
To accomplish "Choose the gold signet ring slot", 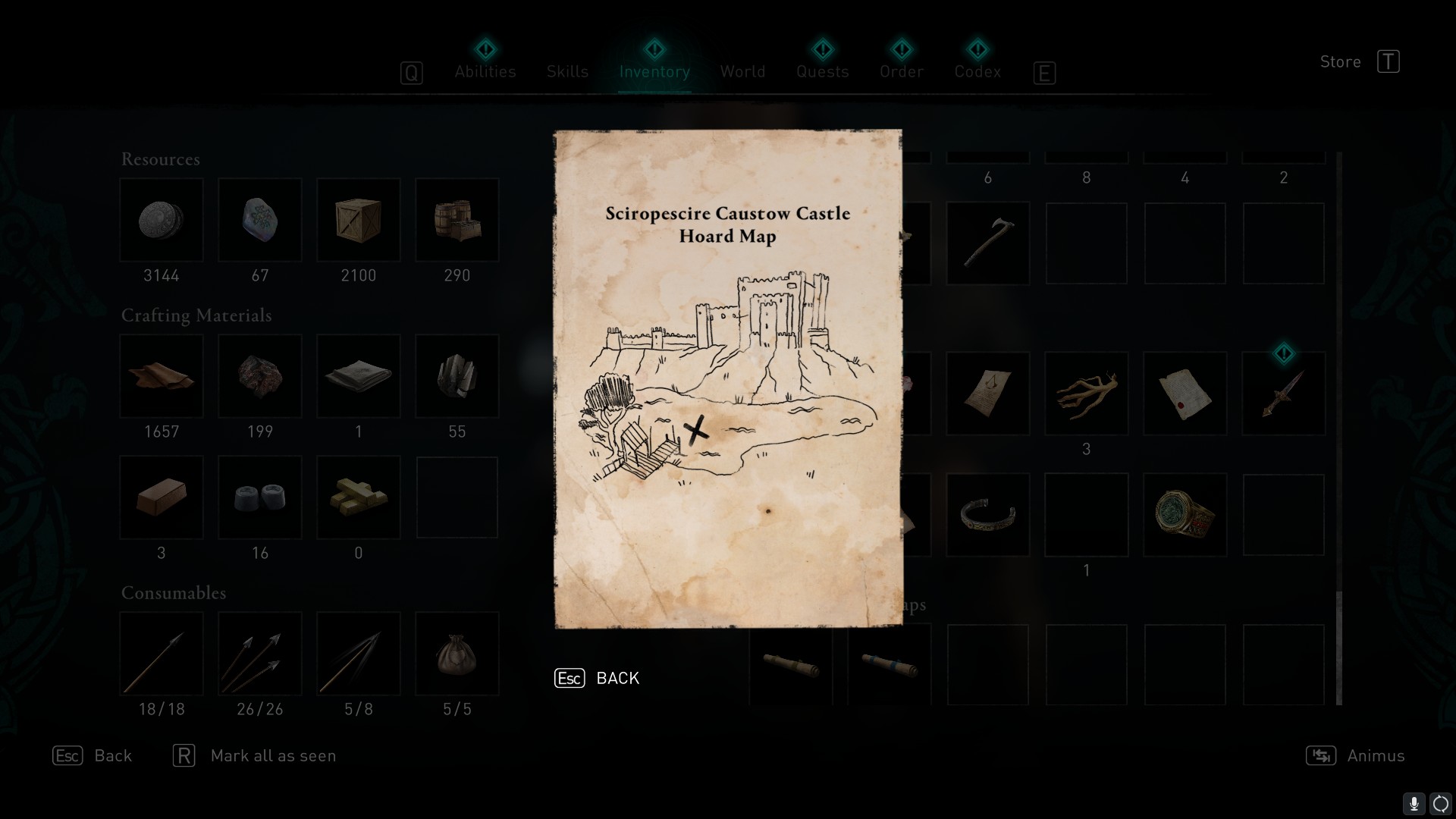I will pyautogui.click(x=1185, y=515).
